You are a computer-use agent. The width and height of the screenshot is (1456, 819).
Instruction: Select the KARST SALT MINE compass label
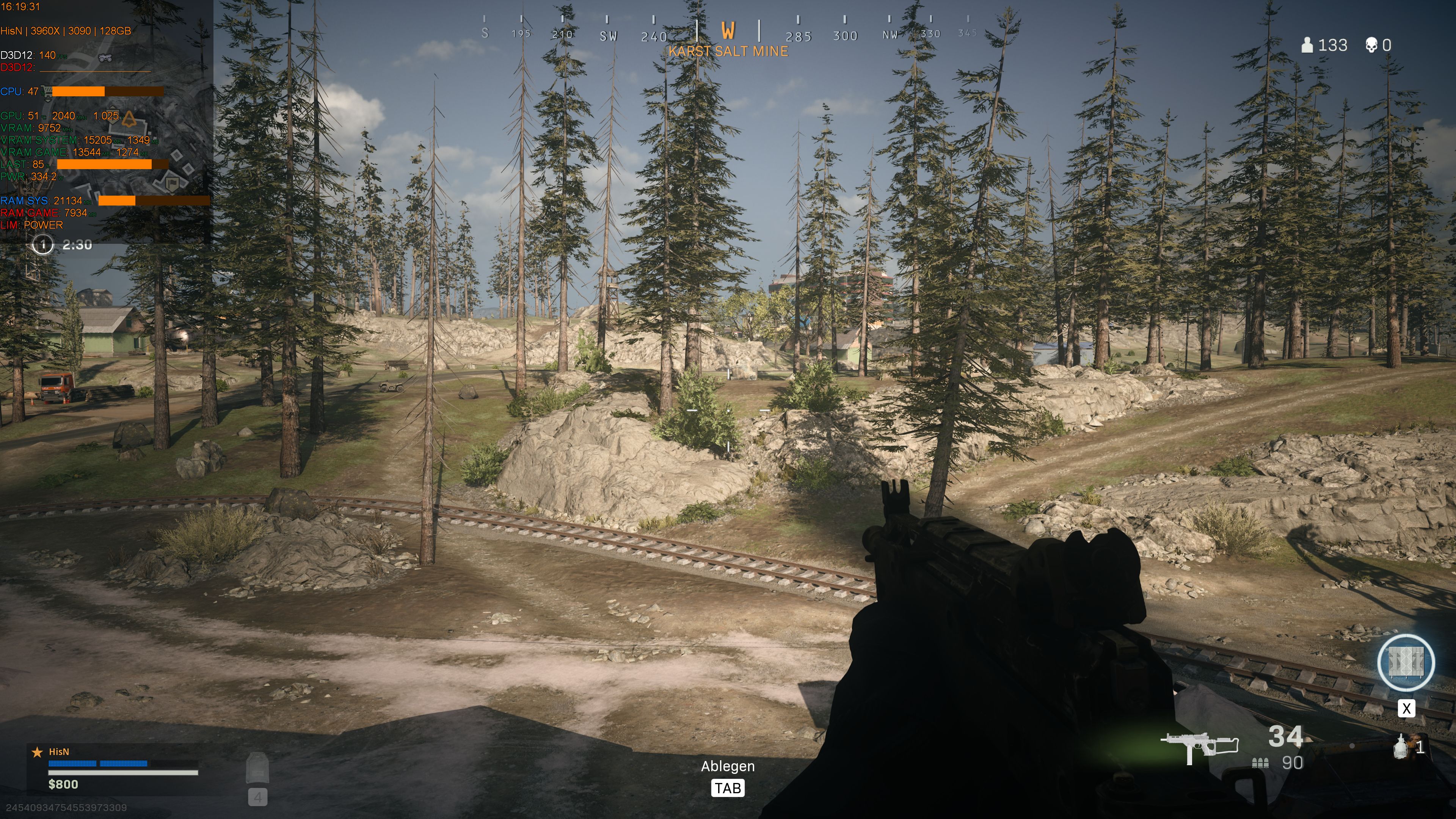pos(728,51)
